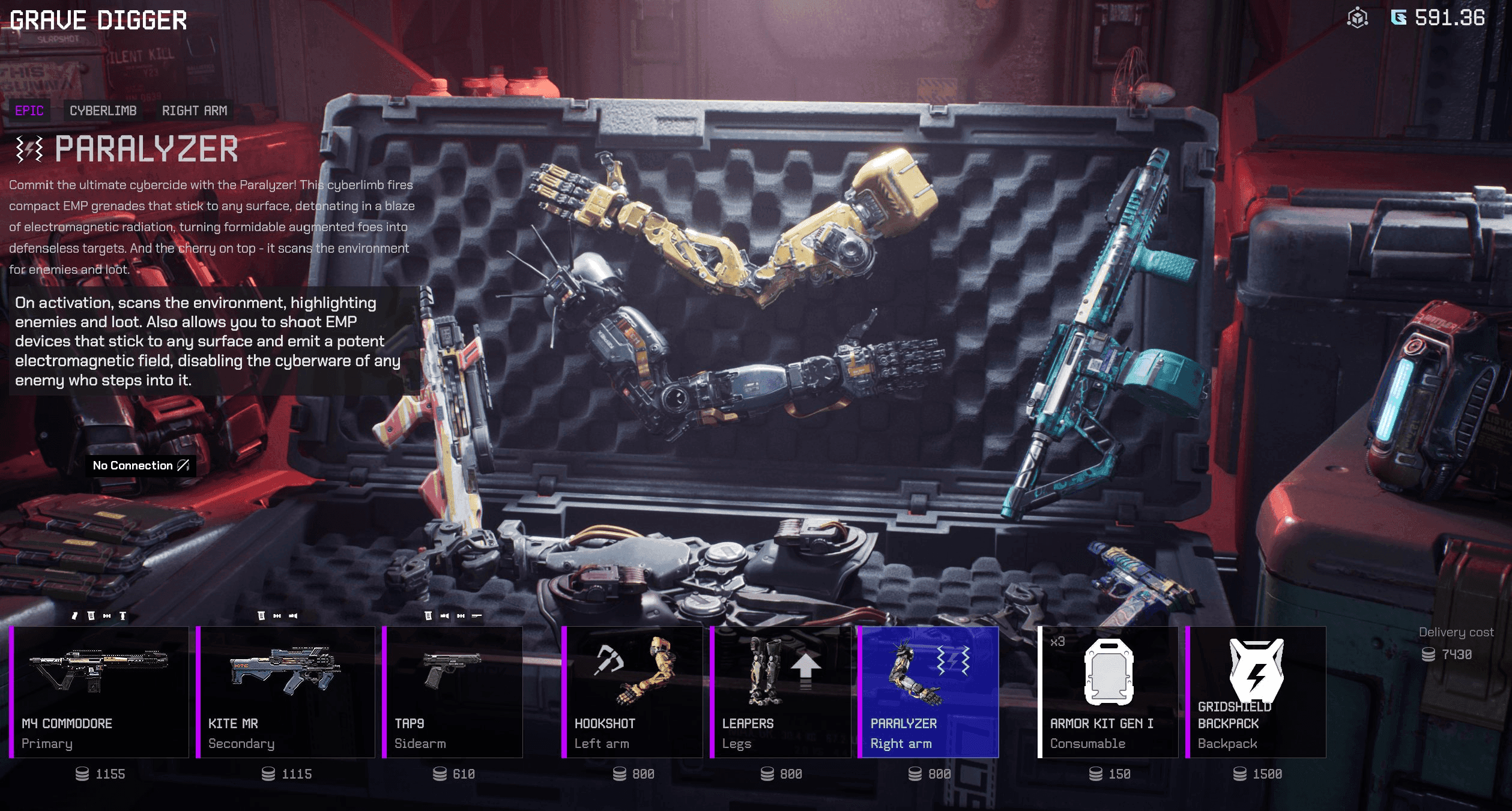Open the CYBERLIMB category filter
Viewport: 1512px width, 811px height.
point(103,111)
